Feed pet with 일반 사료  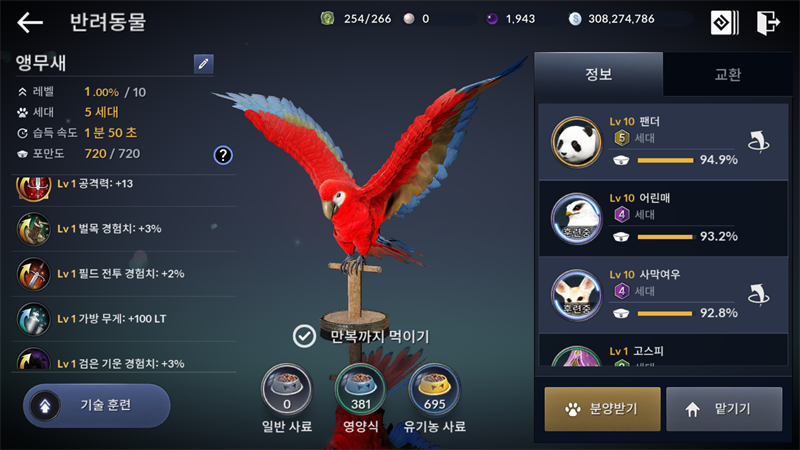tap(286, 390)
